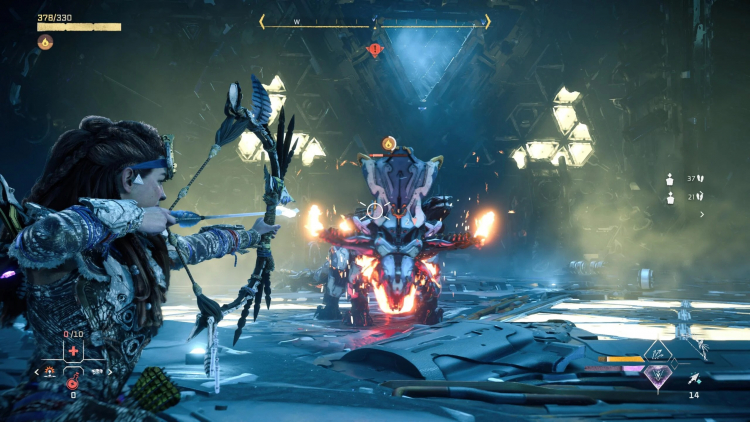The width and height of the screenshot is (750, 422).
Task: Cycle tools right with the right arrow
Action: [x=109, y=371]
